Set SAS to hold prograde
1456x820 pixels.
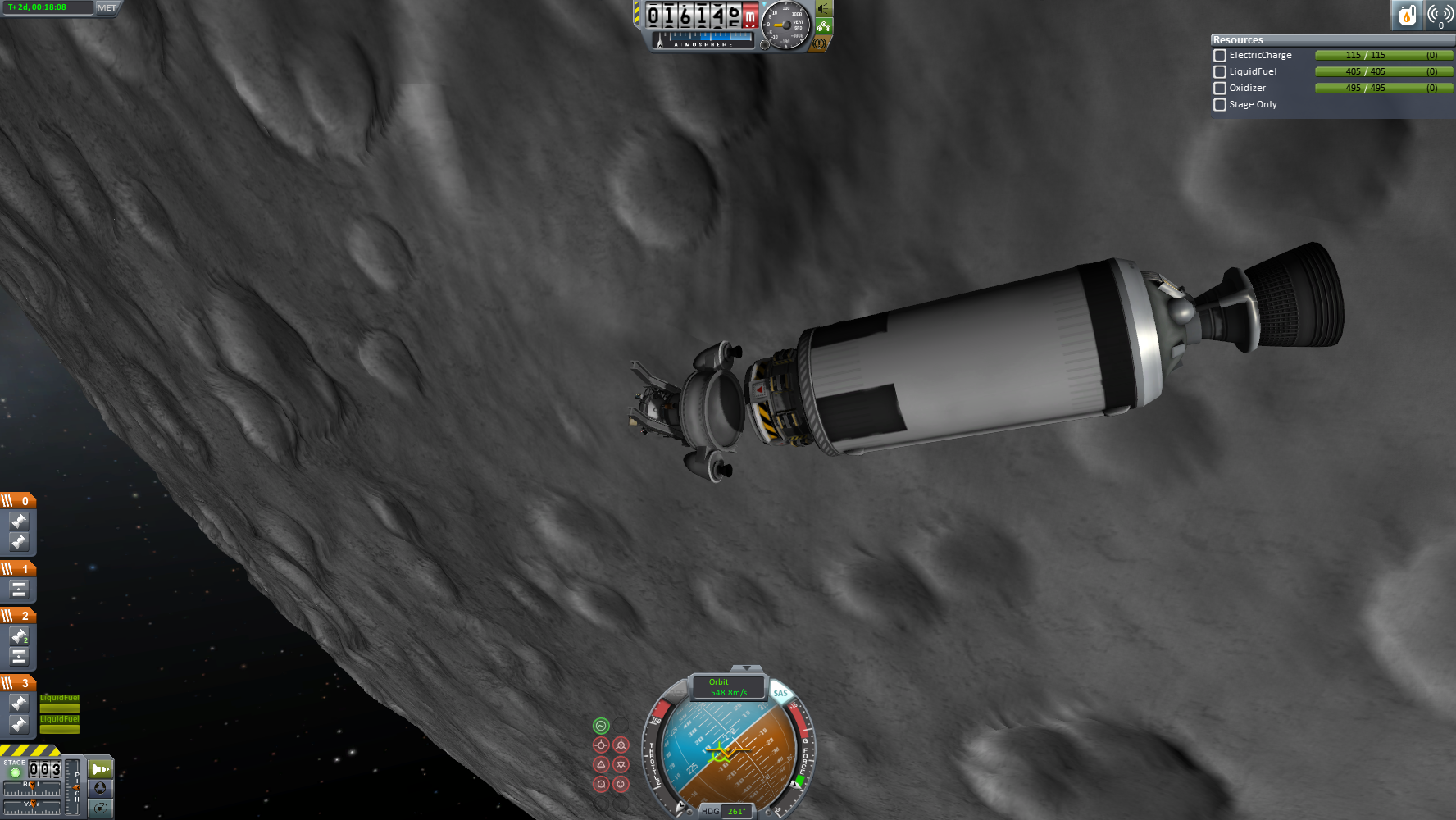pyautogui.click(x=601, y=745)
